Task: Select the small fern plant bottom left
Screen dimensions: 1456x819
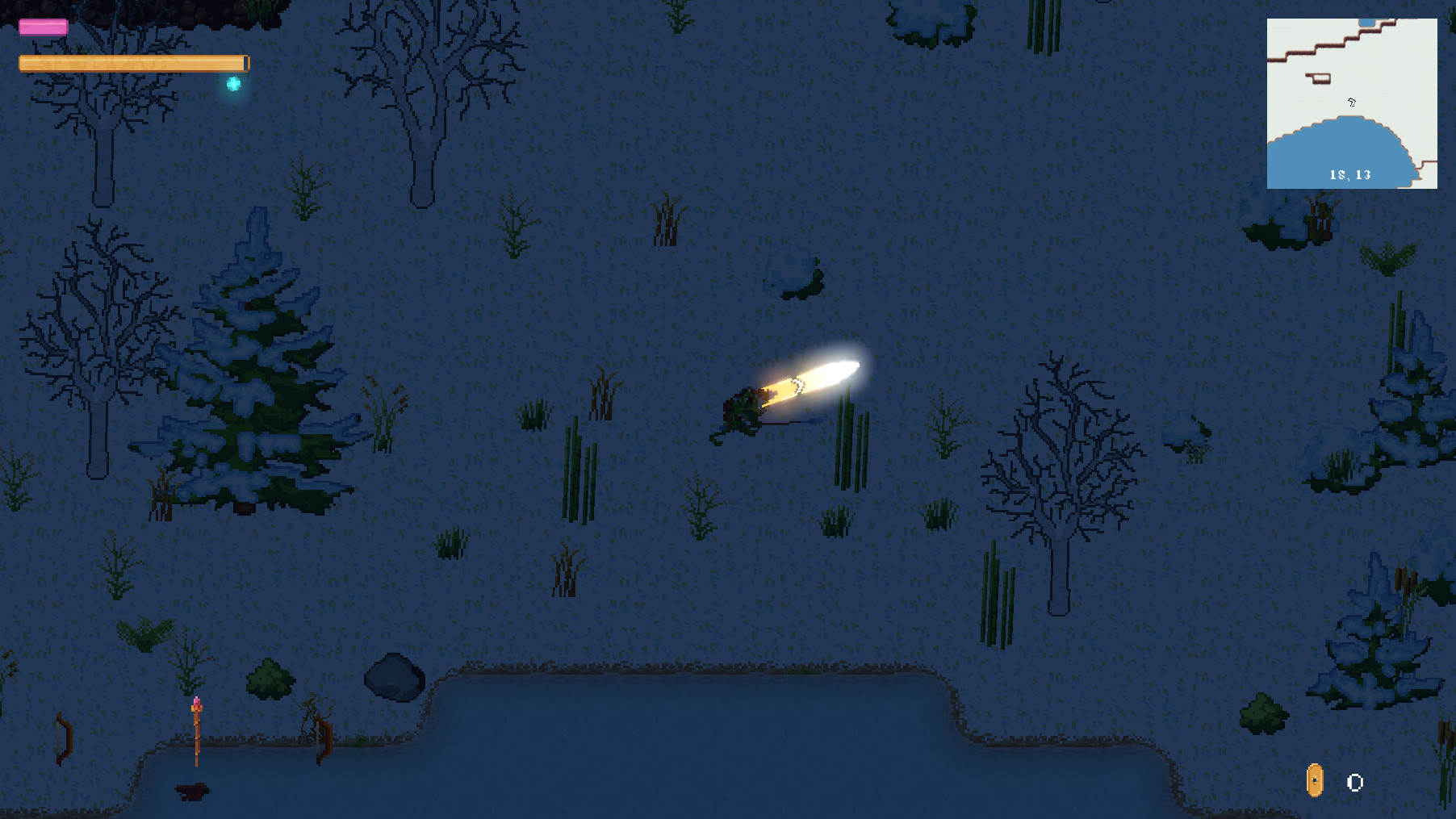Action: 145,633
